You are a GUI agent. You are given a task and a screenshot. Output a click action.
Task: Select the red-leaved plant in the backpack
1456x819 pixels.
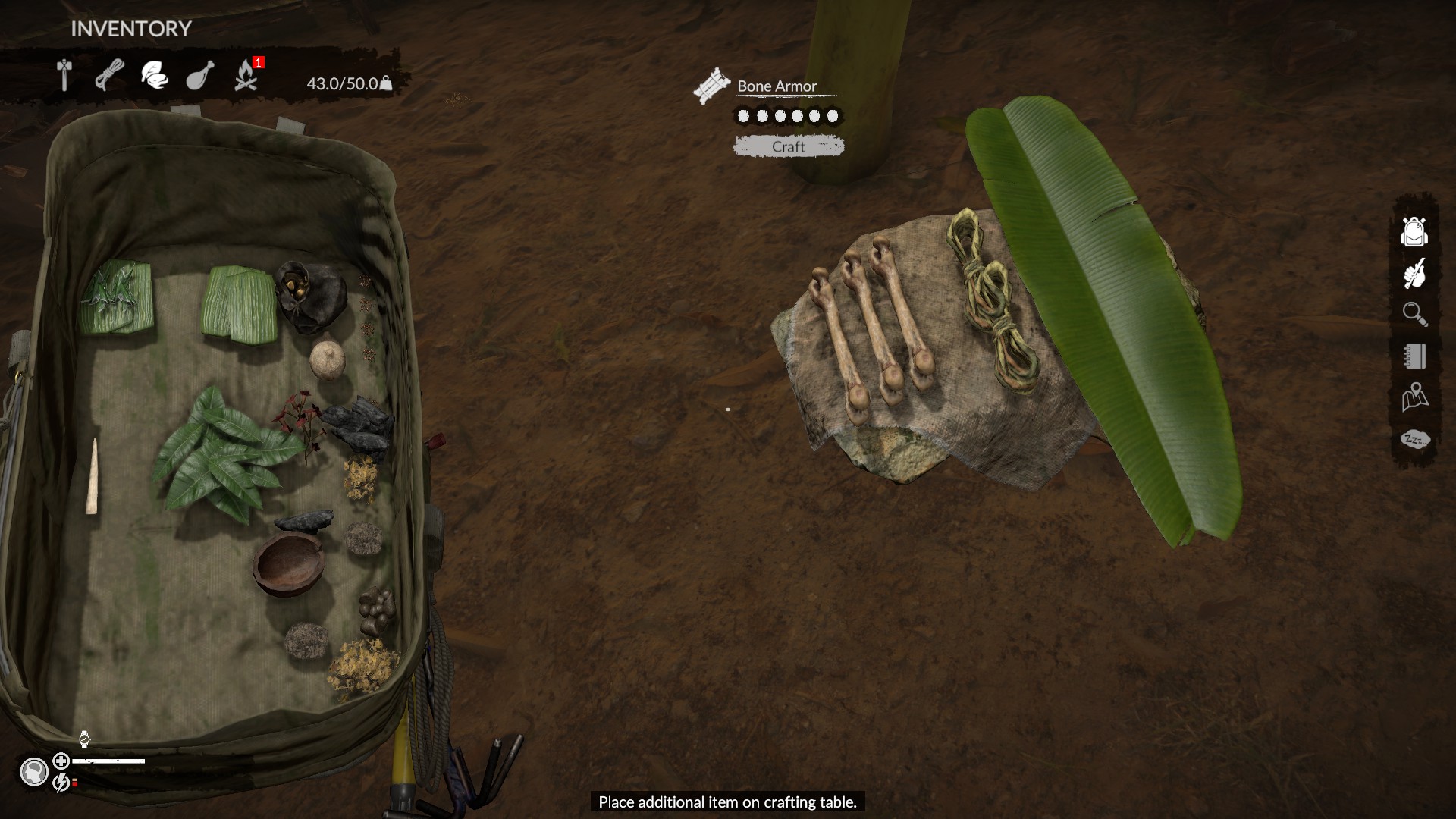(x=297, y=416)
